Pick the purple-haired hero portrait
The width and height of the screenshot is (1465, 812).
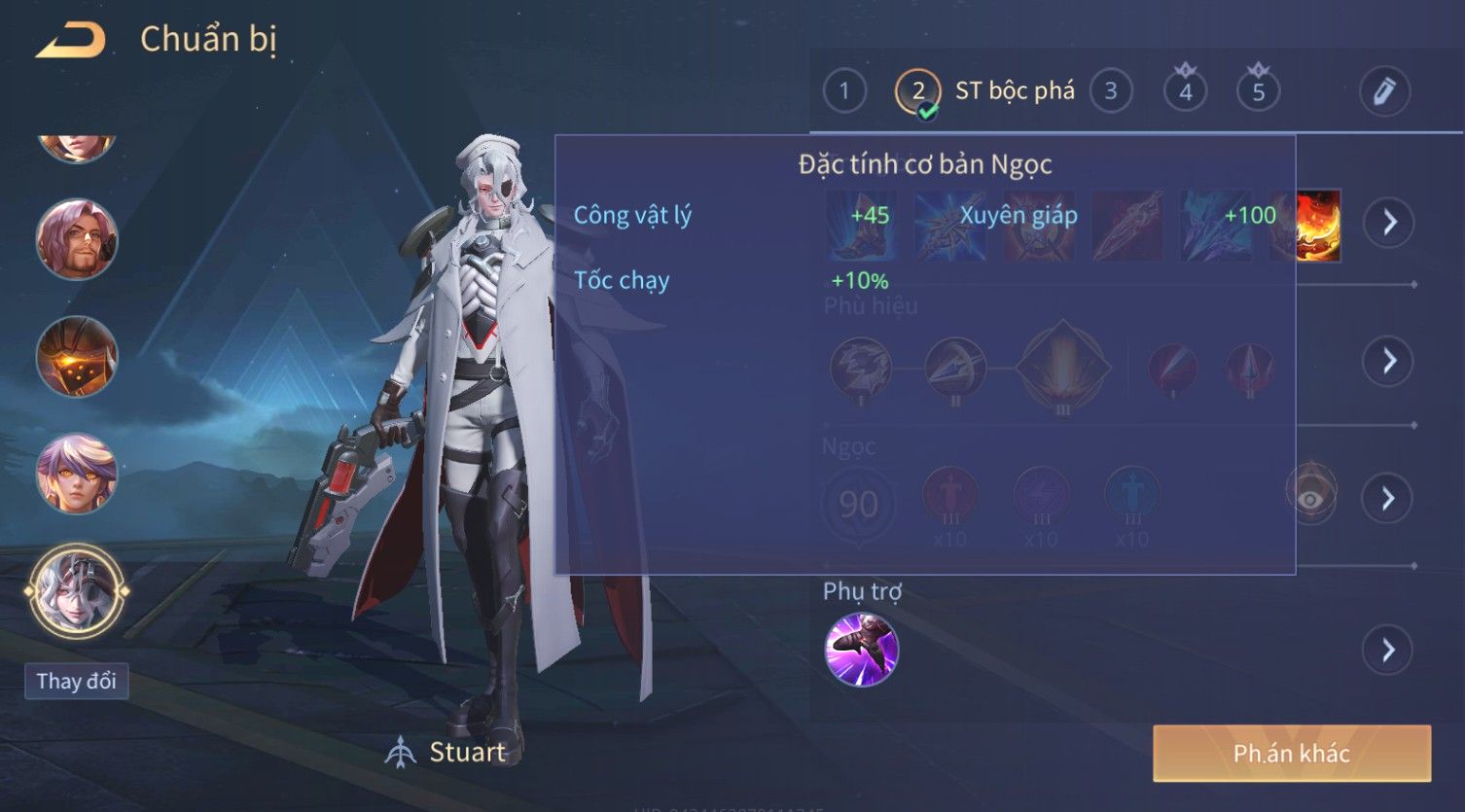(x=77, y=474)
